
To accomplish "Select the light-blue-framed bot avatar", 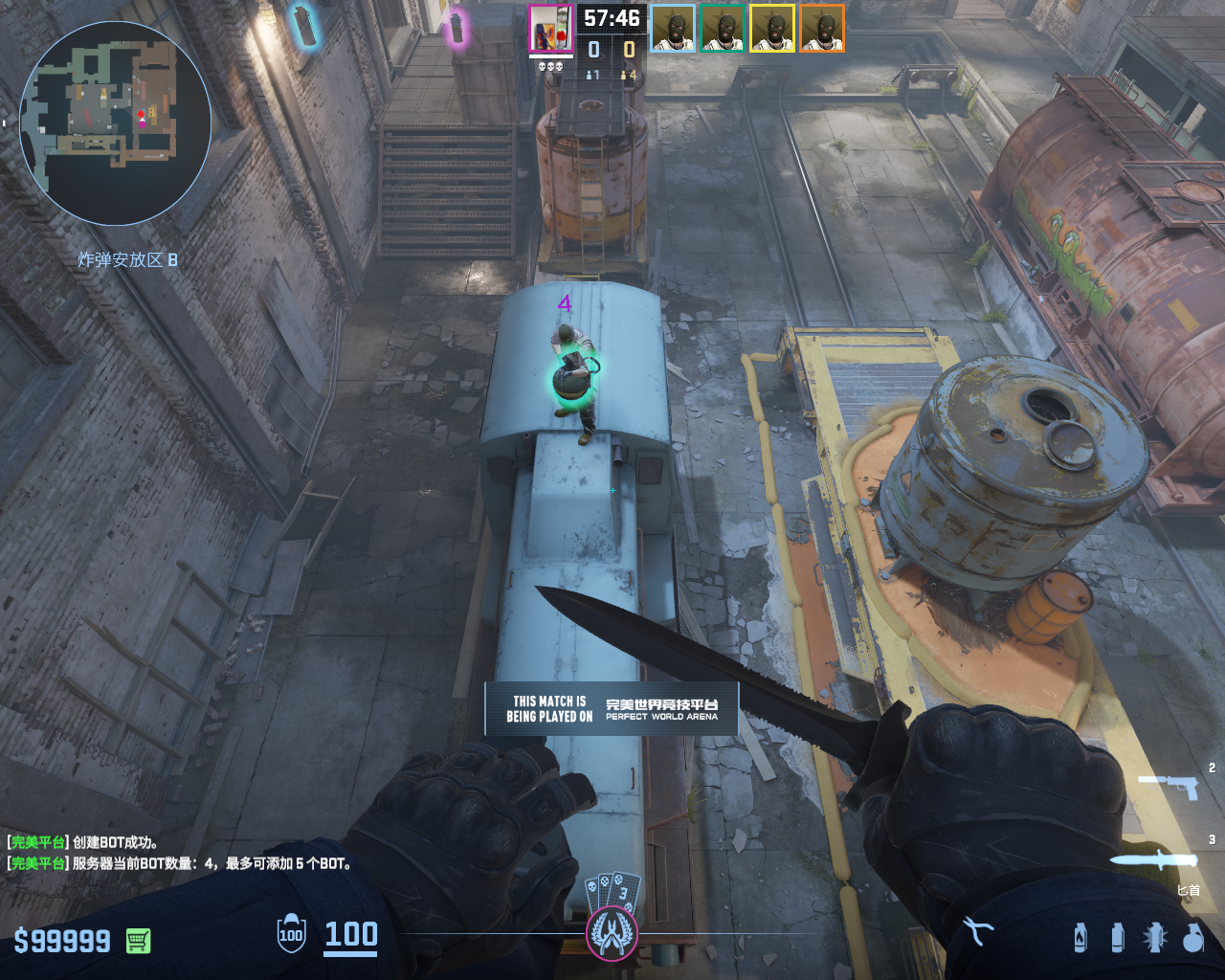I will point(673,29).
